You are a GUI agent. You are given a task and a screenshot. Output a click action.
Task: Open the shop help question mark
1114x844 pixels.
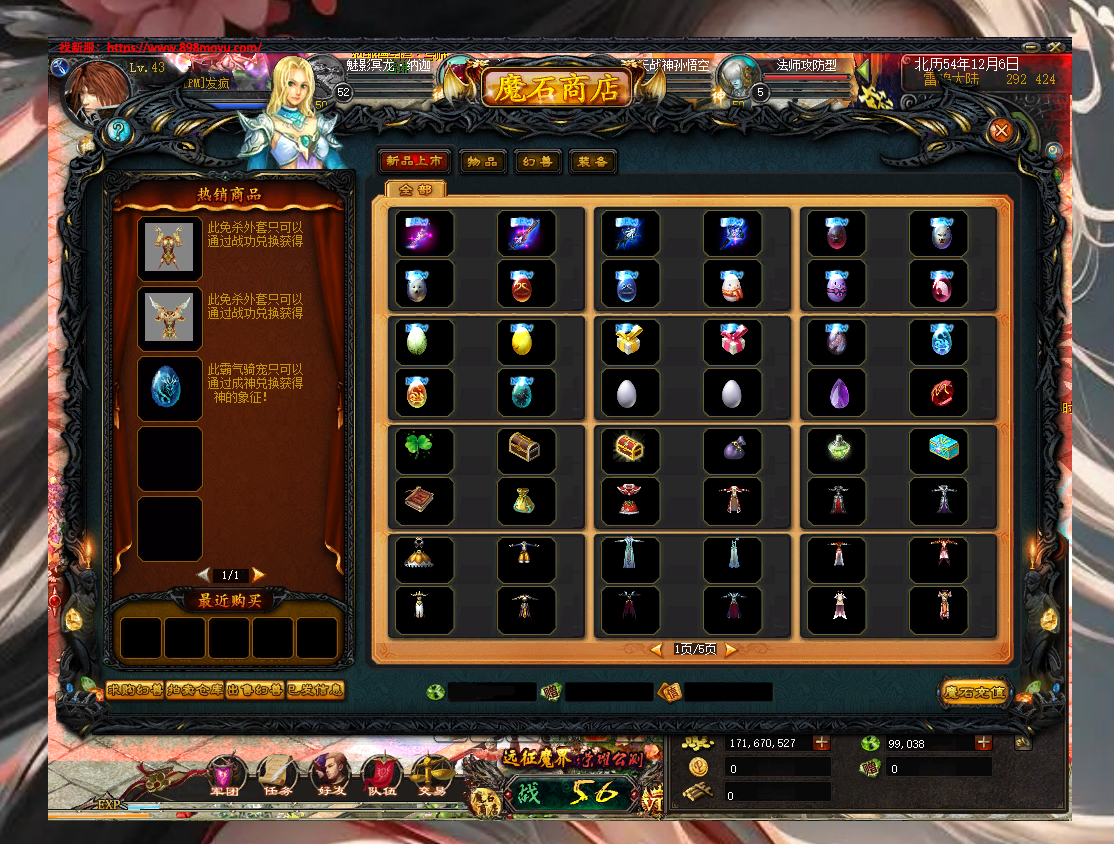[118, 130]
